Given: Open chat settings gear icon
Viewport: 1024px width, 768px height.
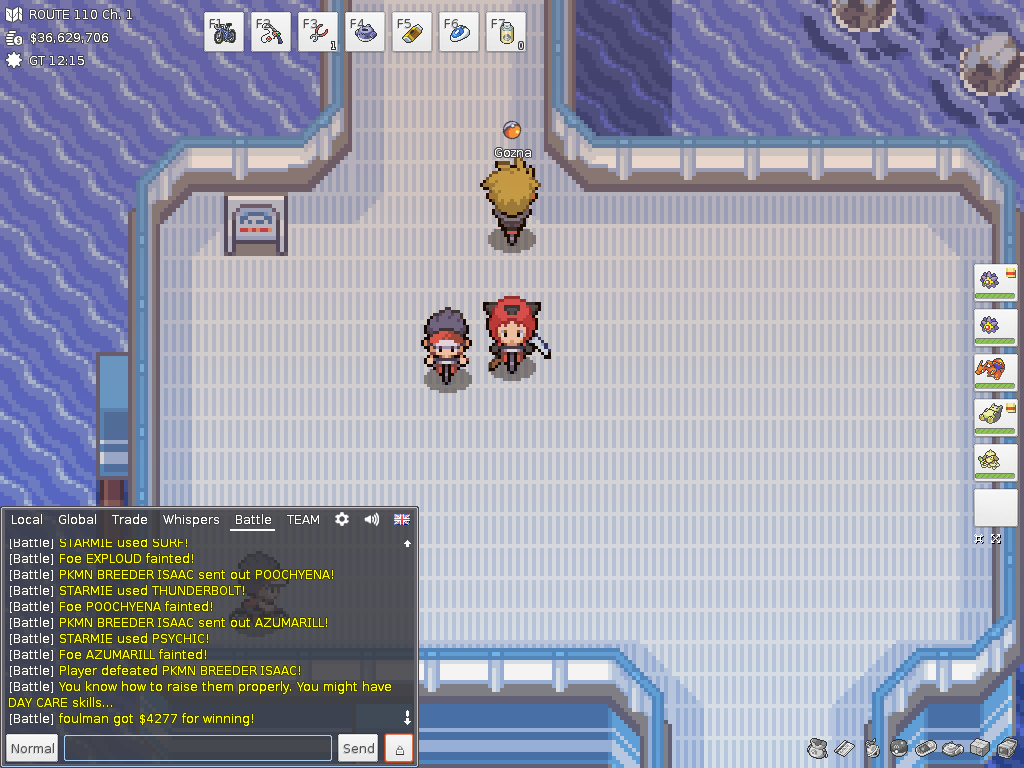Looking at the screenshot, I should point(342,520).
